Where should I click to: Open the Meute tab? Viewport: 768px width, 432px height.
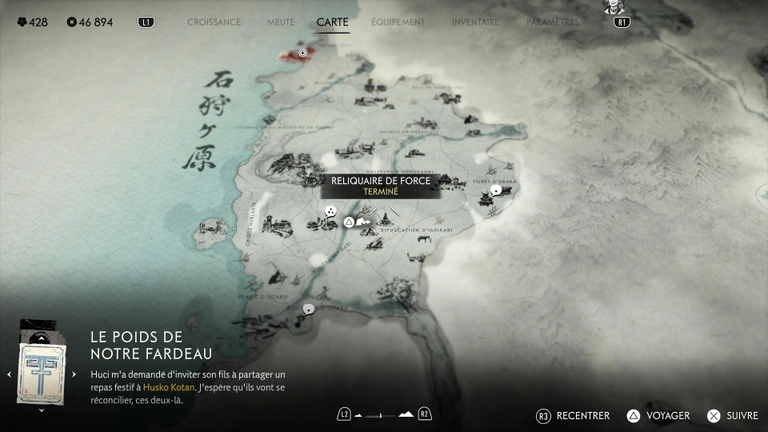tap(281, 22)
